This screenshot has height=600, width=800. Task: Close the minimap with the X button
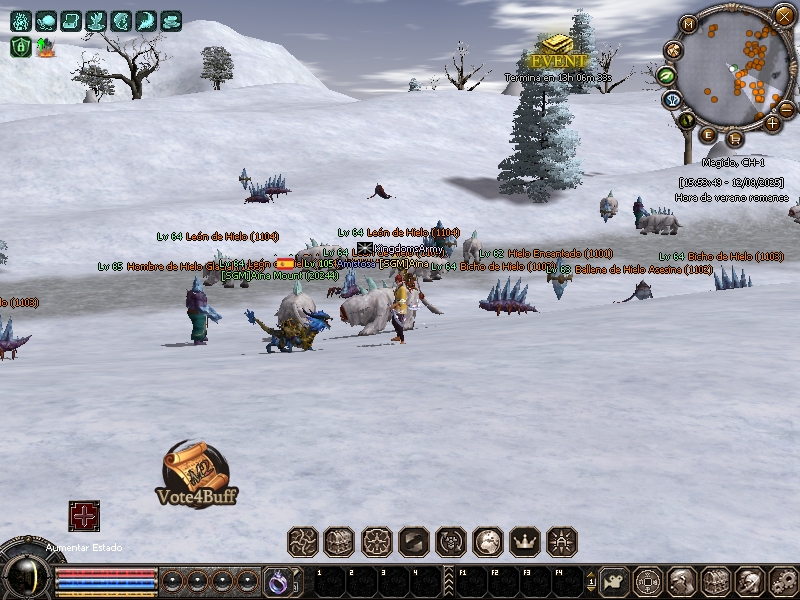(x=784, y=14)
